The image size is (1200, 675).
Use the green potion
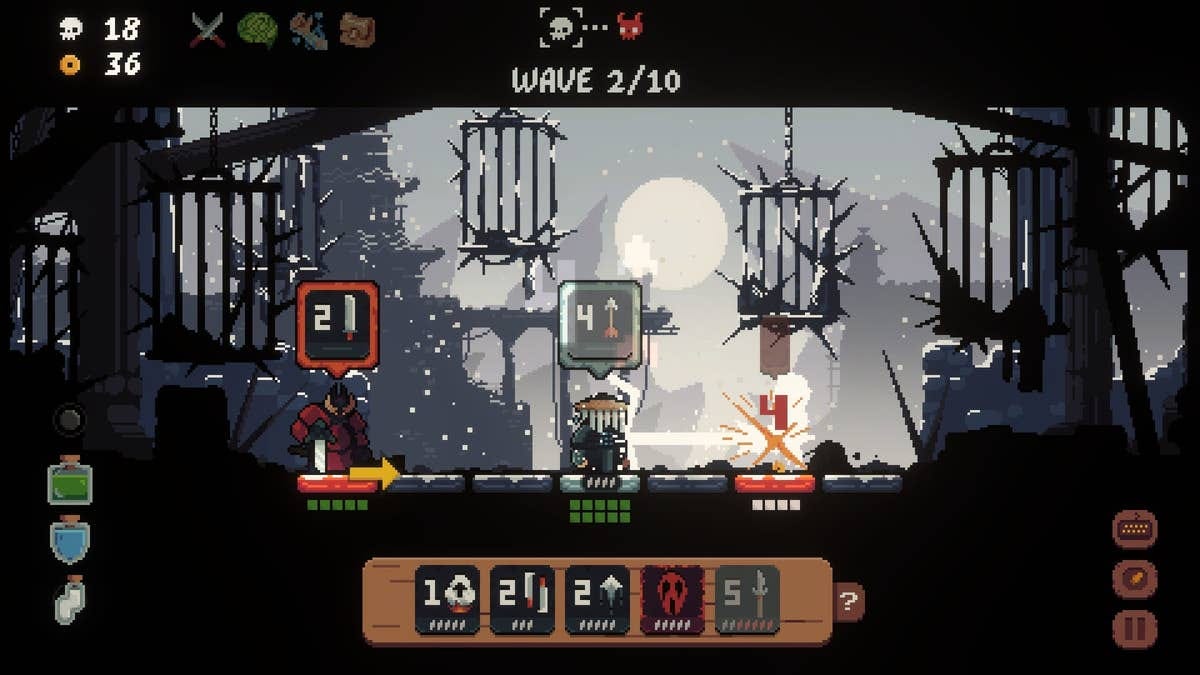70,483
